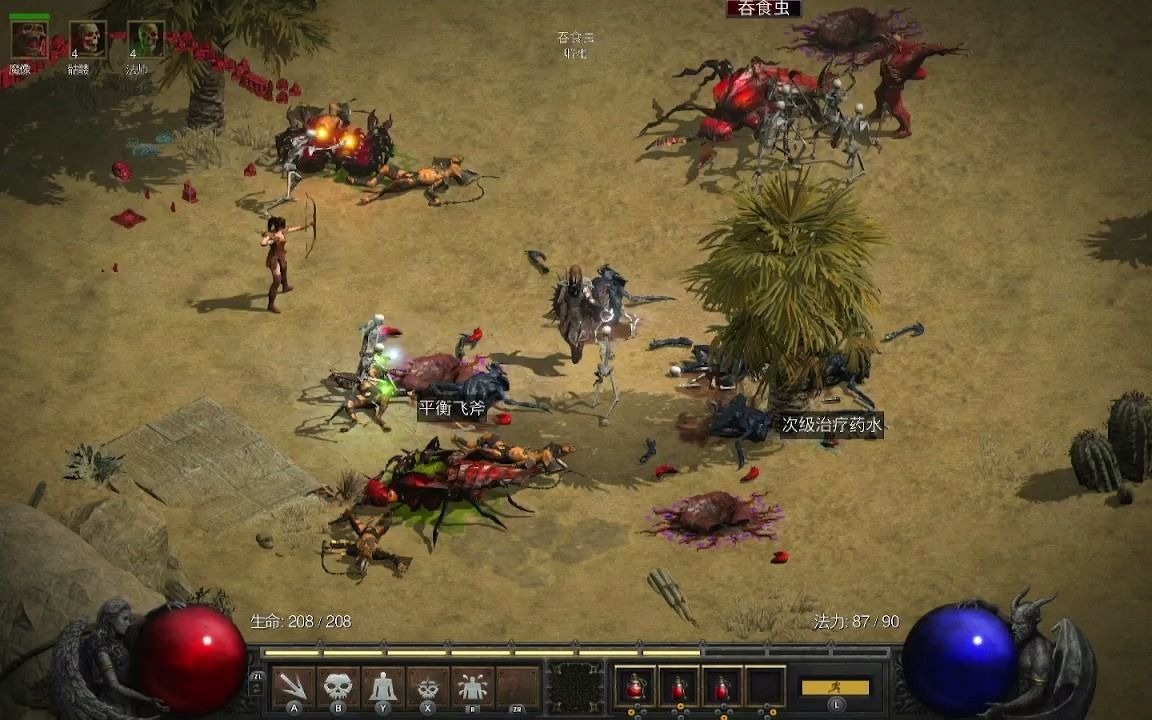Toggle the yellow run/walk button

point(835,687)
